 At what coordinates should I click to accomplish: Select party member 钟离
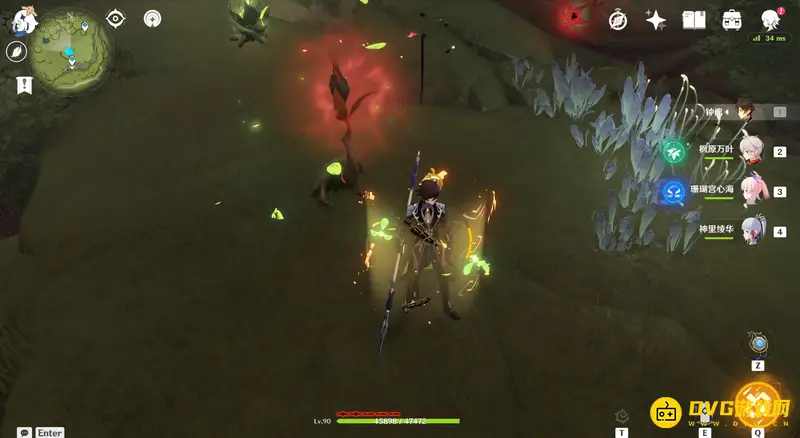click(745, 112)
